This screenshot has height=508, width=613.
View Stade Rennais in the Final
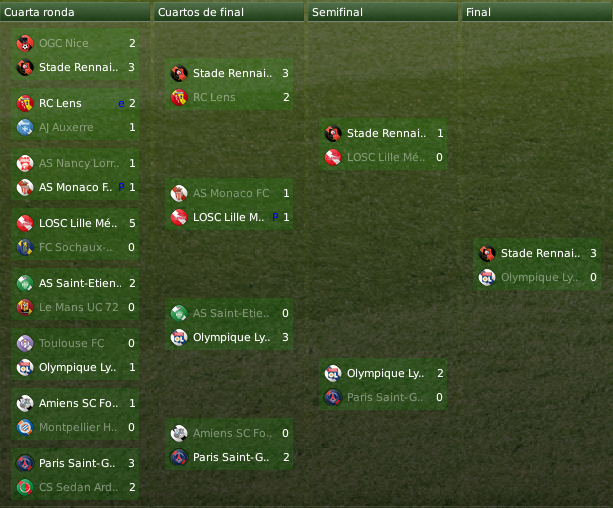coord(540,253)
